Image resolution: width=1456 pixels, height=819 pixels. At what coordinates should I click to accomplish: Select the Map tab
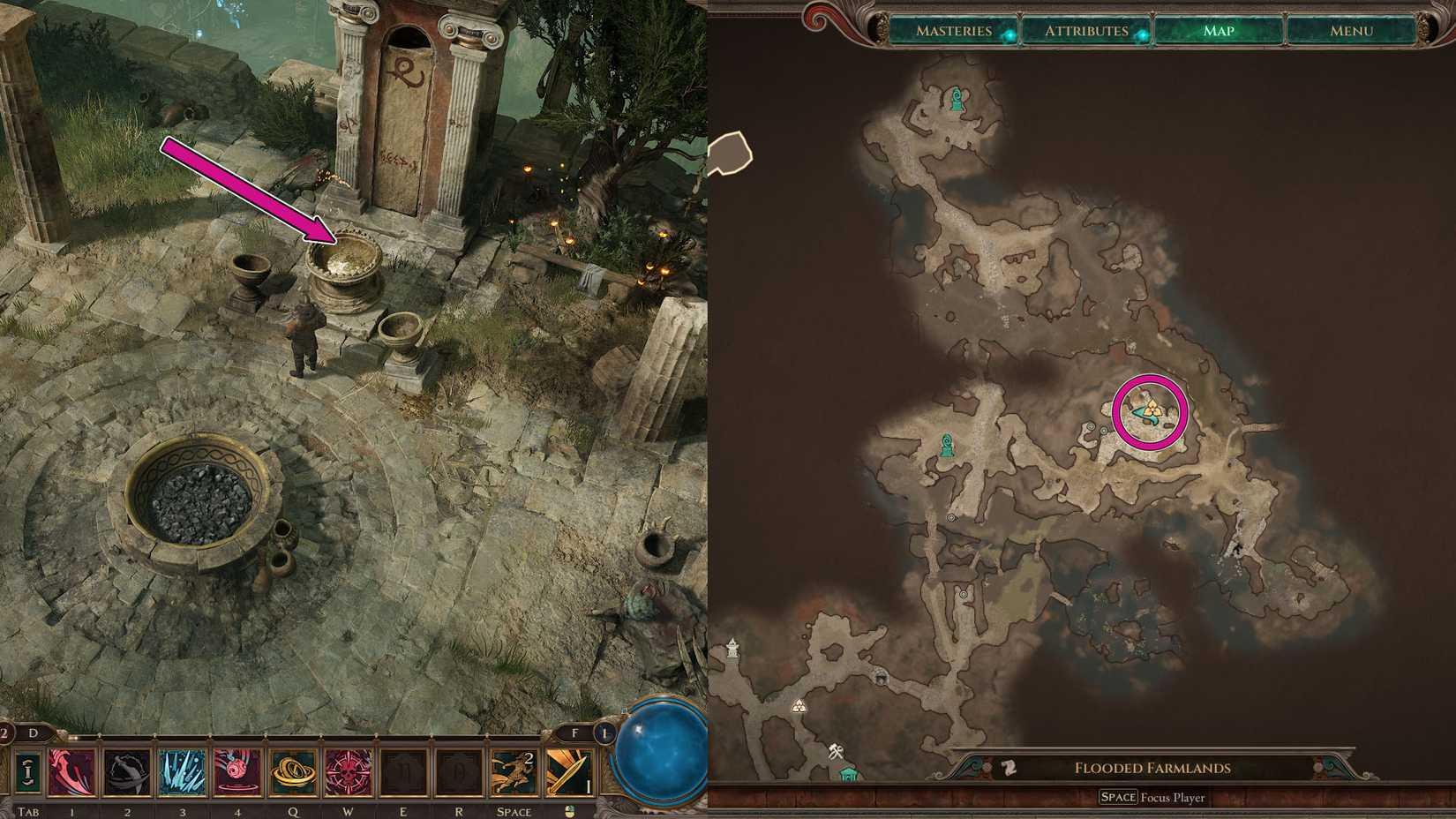point(1219,31)
